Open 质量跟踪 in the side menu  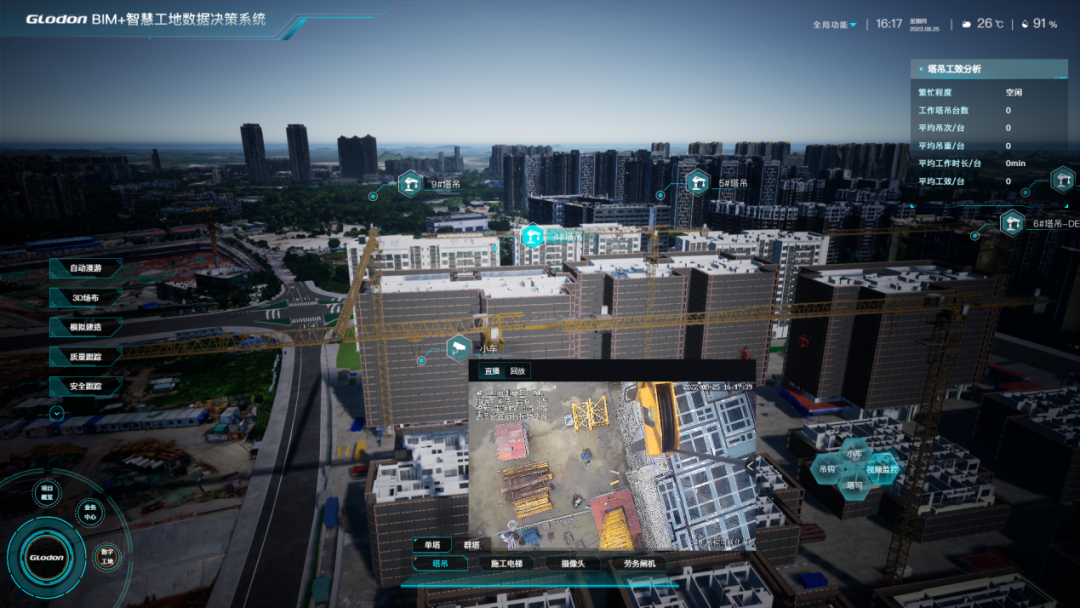click(87, 356)
